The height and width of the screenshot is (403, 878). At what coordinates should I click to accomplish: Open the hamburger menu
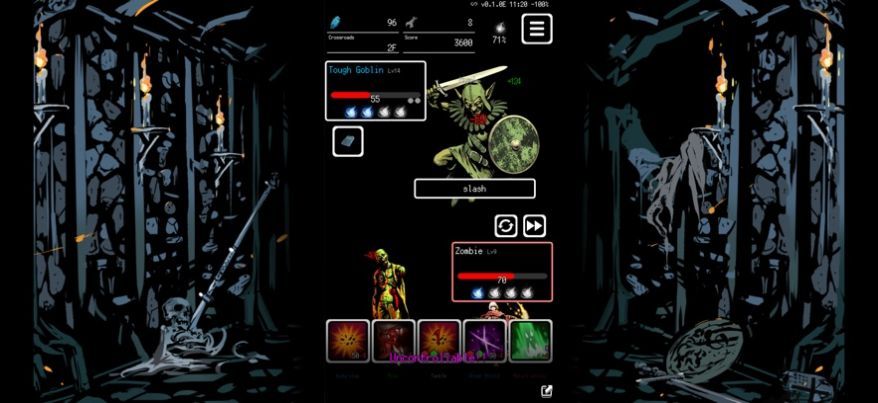(537, 29)
